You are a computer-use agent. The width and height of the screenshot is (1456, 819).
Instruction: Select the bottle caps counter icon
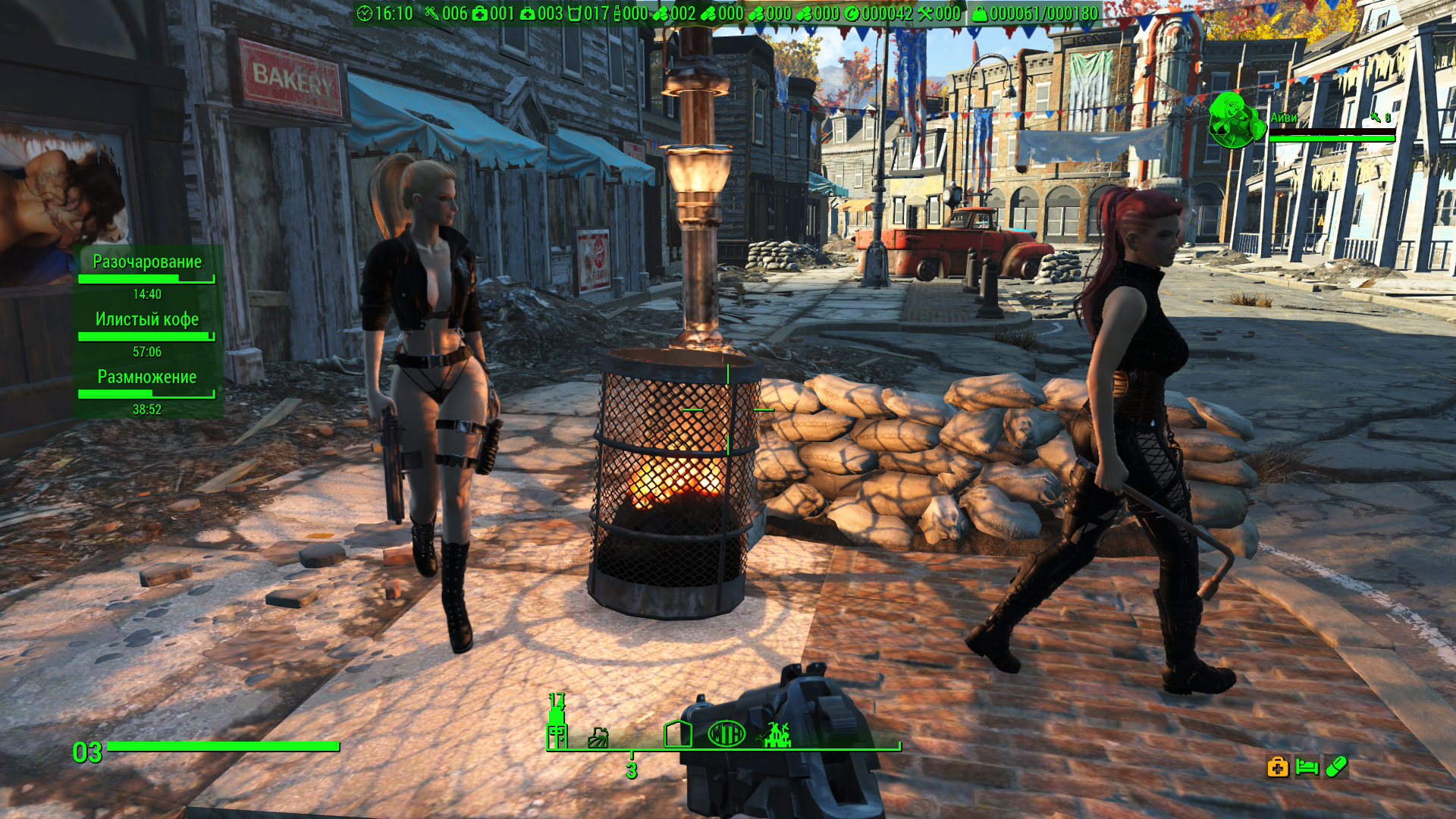852,14
